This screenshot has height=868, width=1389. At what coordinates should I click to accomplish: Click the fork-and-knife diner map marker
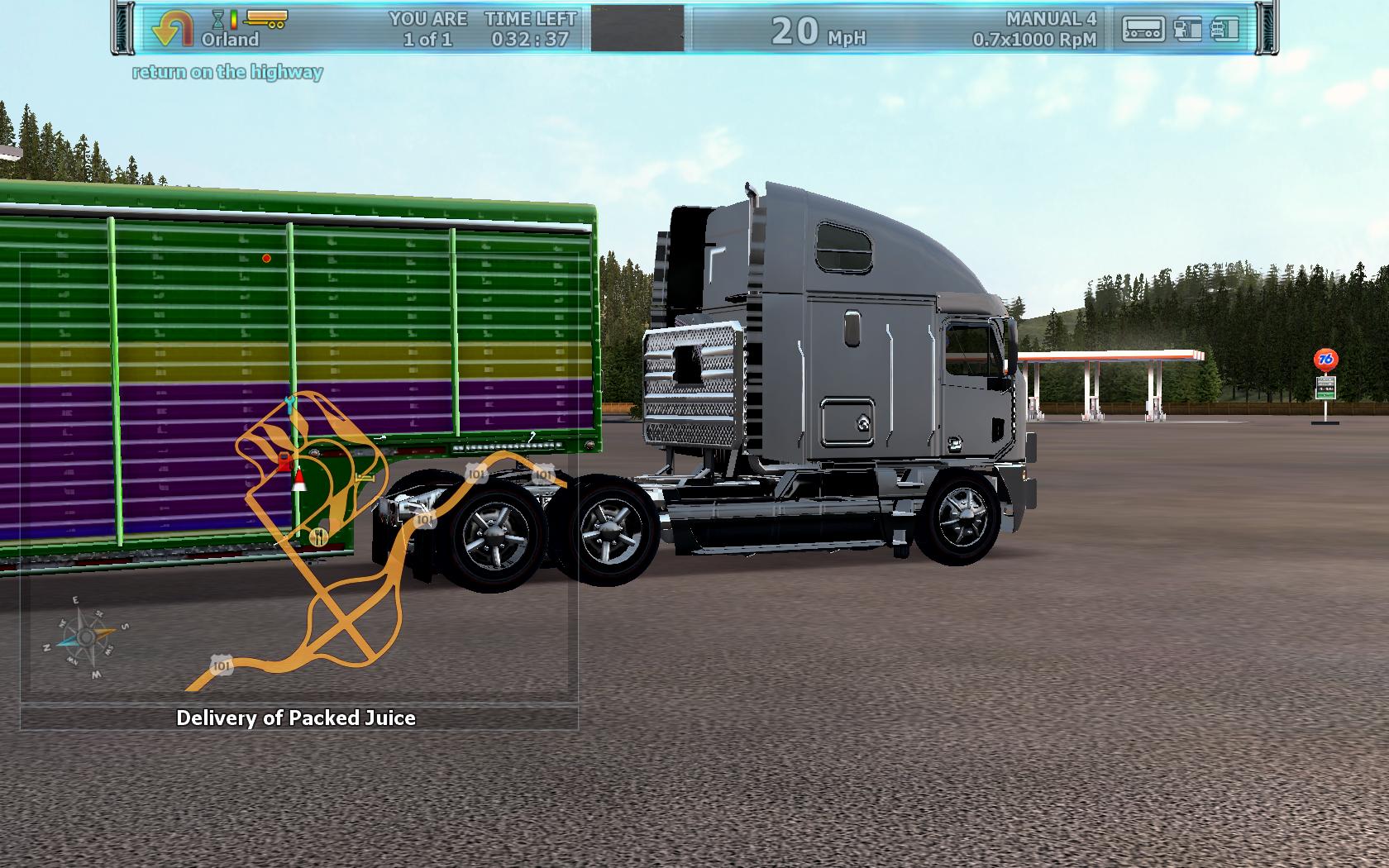(318, 537)
